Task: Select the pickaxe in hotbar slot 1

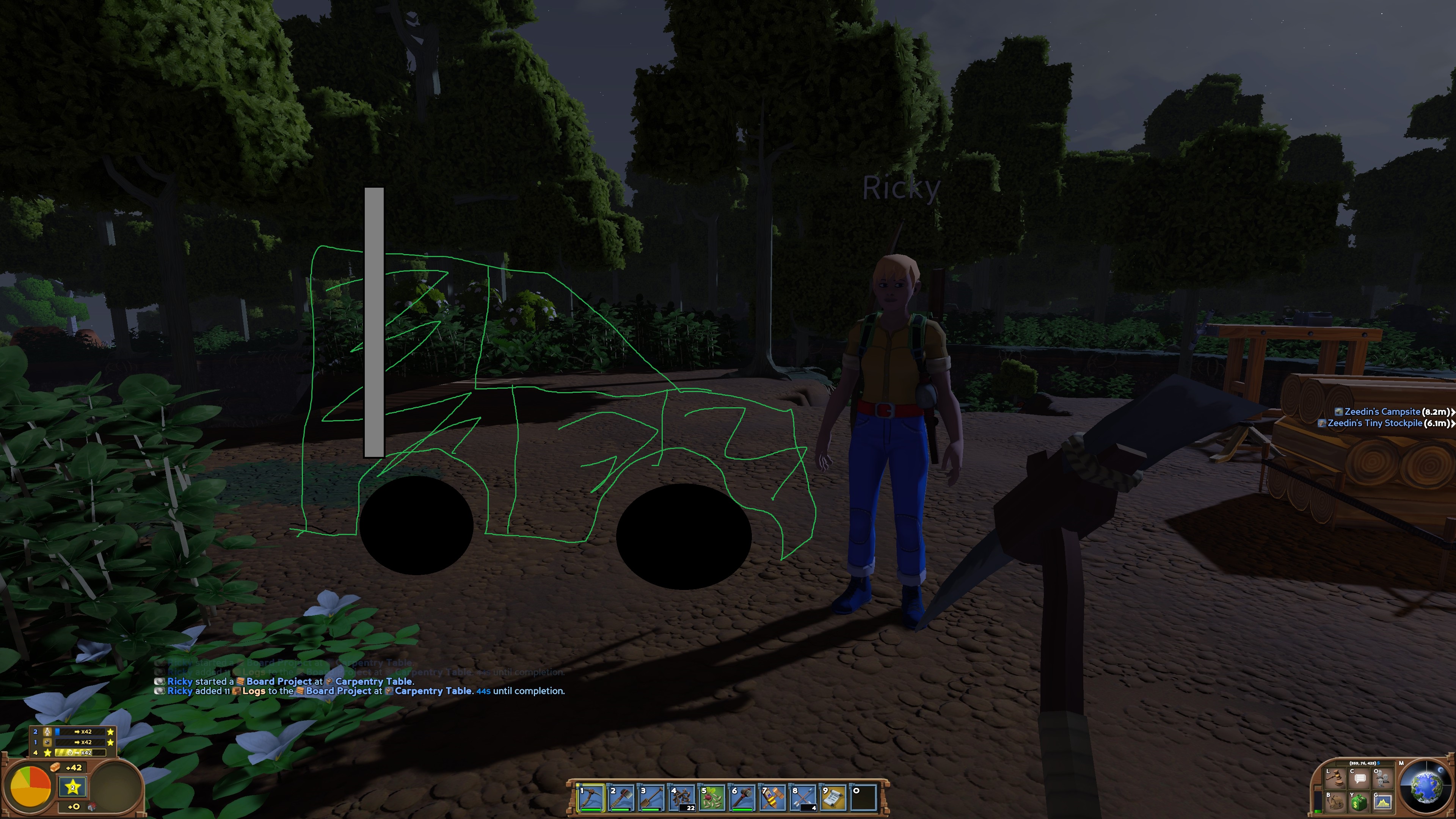Action: click(591, 797)
